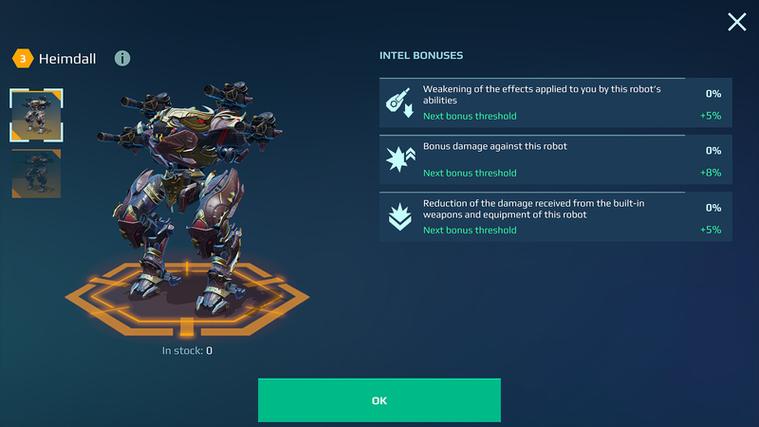Choose the dimmed second robot thumbnail
The width and height of the screenshot is (759, 427).
37,173
